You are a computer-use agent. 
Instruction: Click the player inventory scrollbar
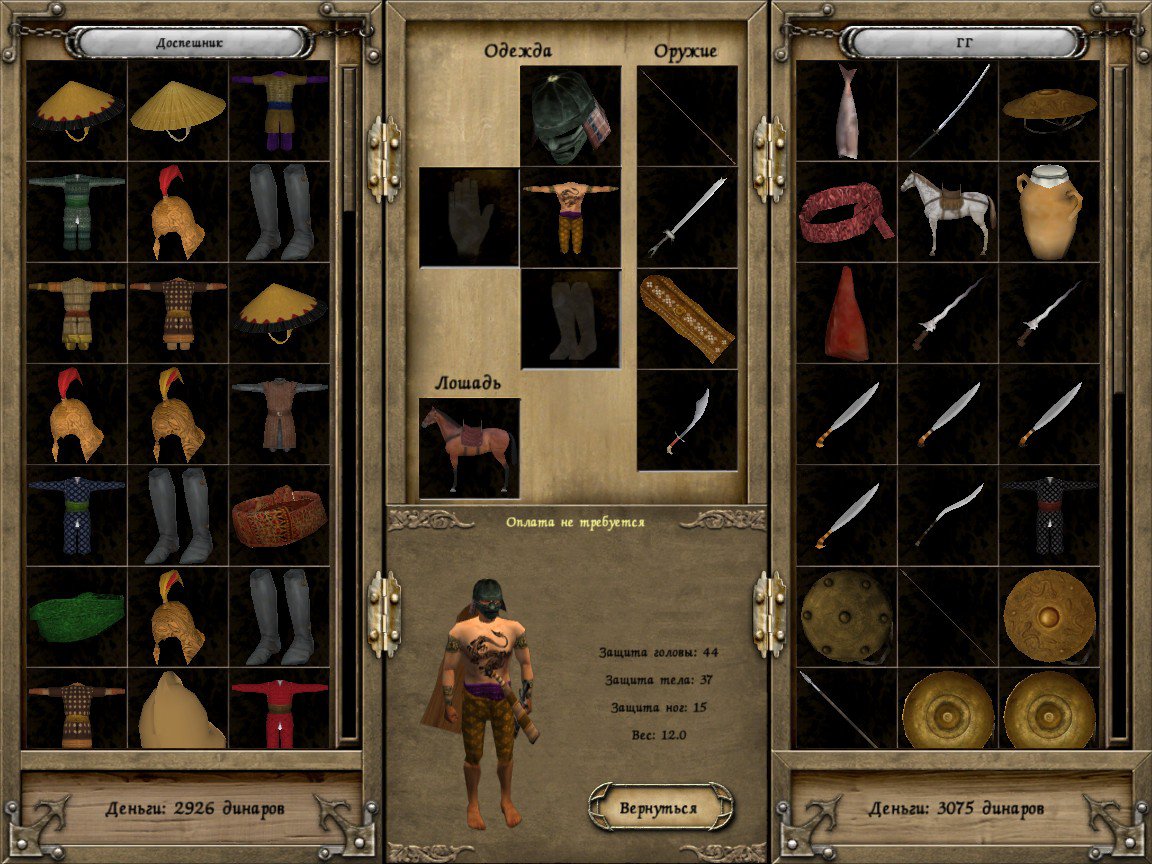pos(1119,400)
